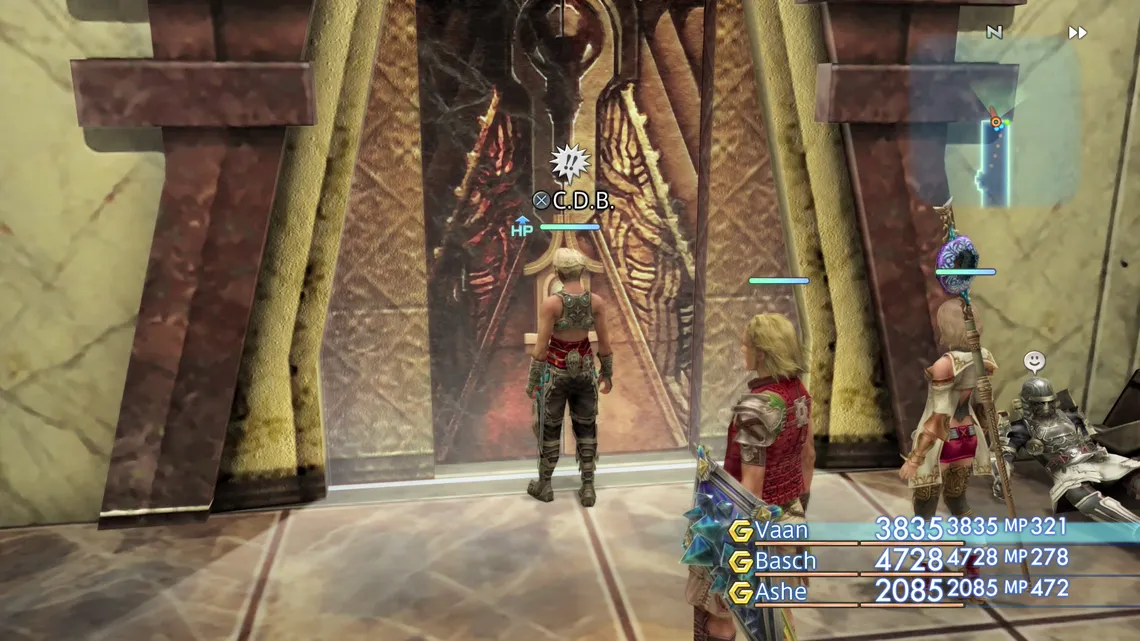Pick Ashe from the party list
Screen dimensions: 1140x641
(781, 592)
